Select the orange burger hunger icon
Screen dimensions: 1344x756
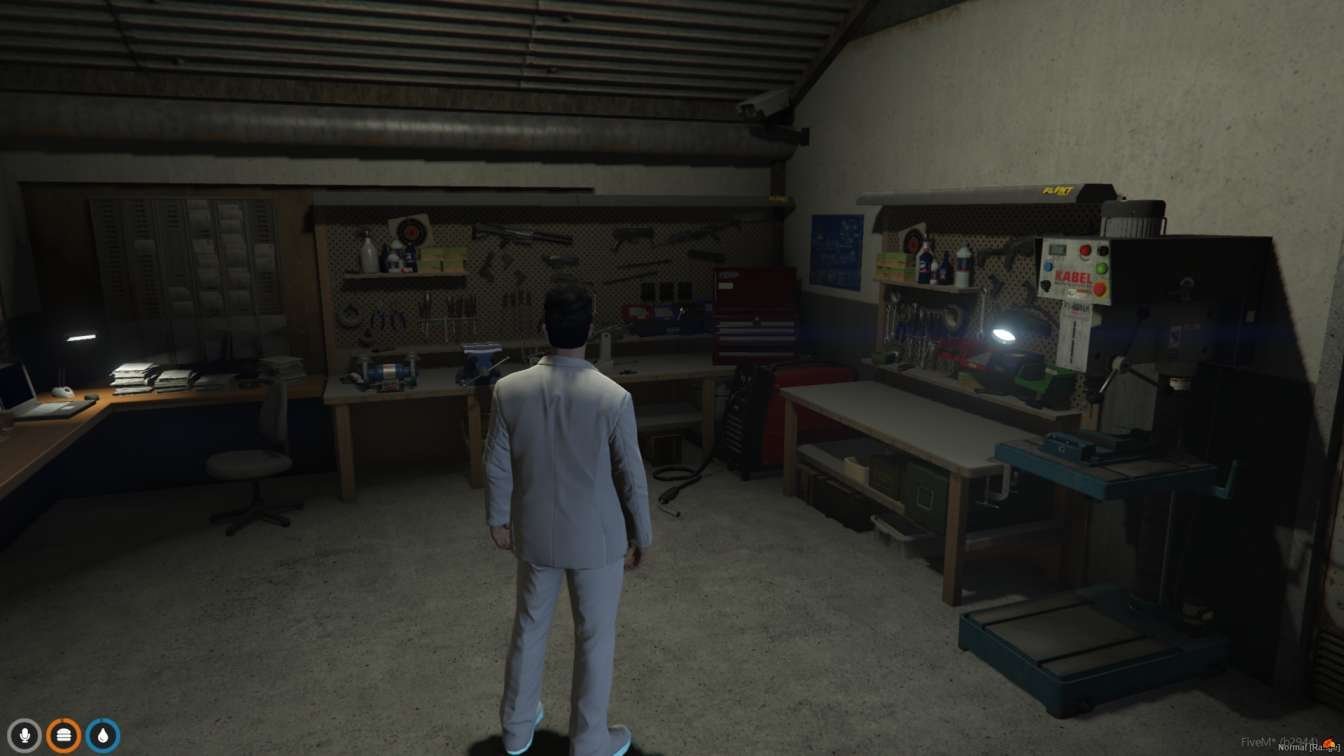[x=64, y=736]
